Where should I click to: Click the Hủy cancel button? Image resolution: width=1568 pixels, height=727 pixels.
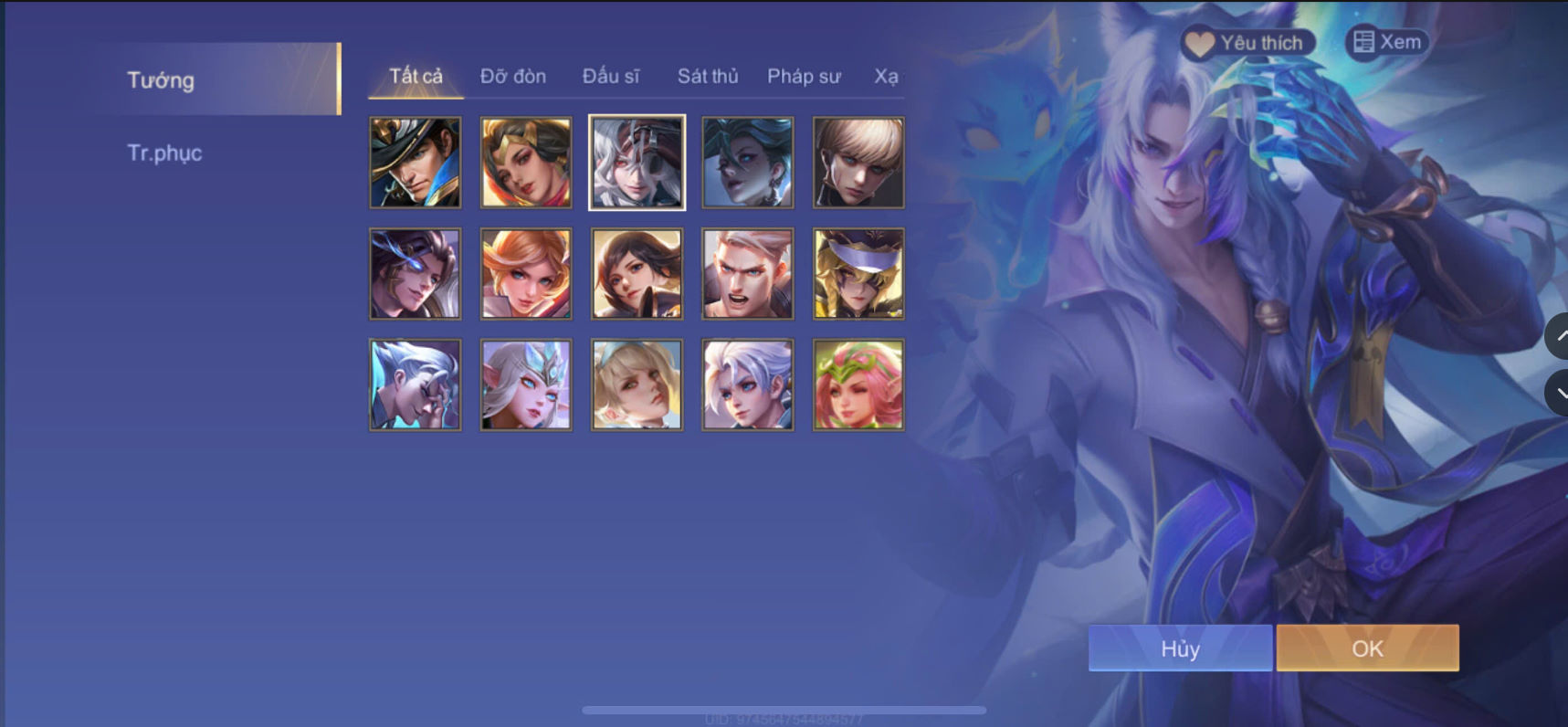[1180, 648]
